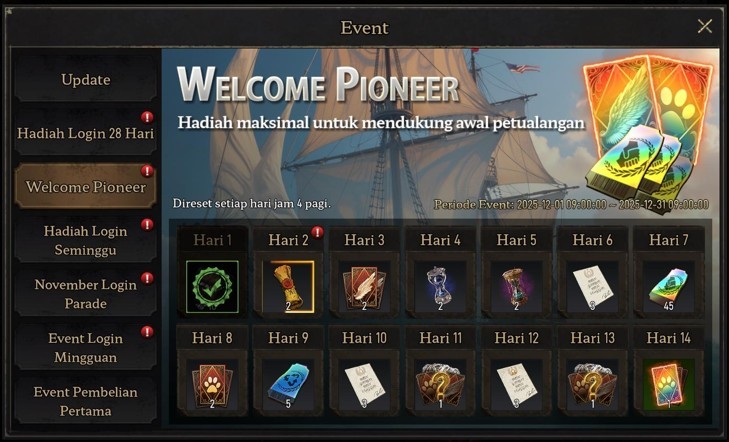Check the Hari 7 rainbow ticket reward

[x=669, y=286]
